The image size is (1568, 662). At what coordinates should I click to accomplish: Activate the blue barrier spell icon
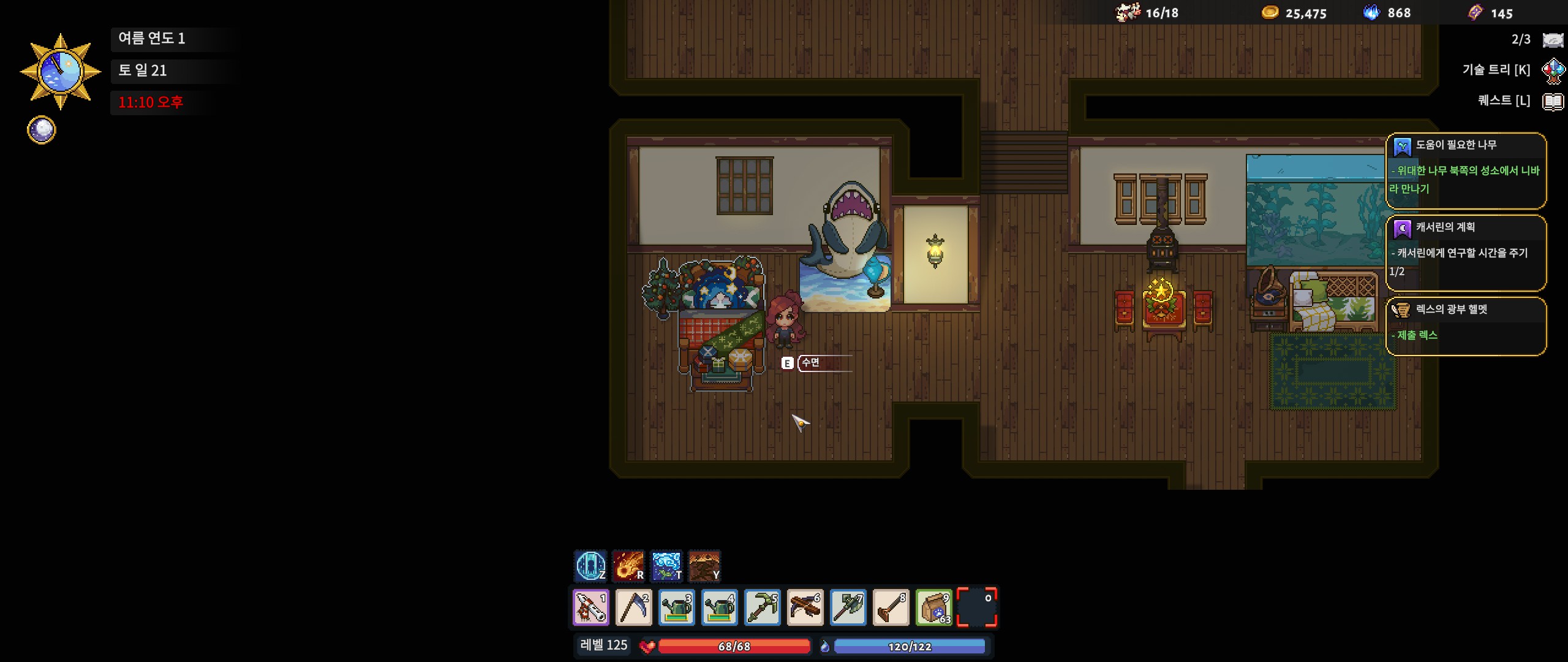590,565
